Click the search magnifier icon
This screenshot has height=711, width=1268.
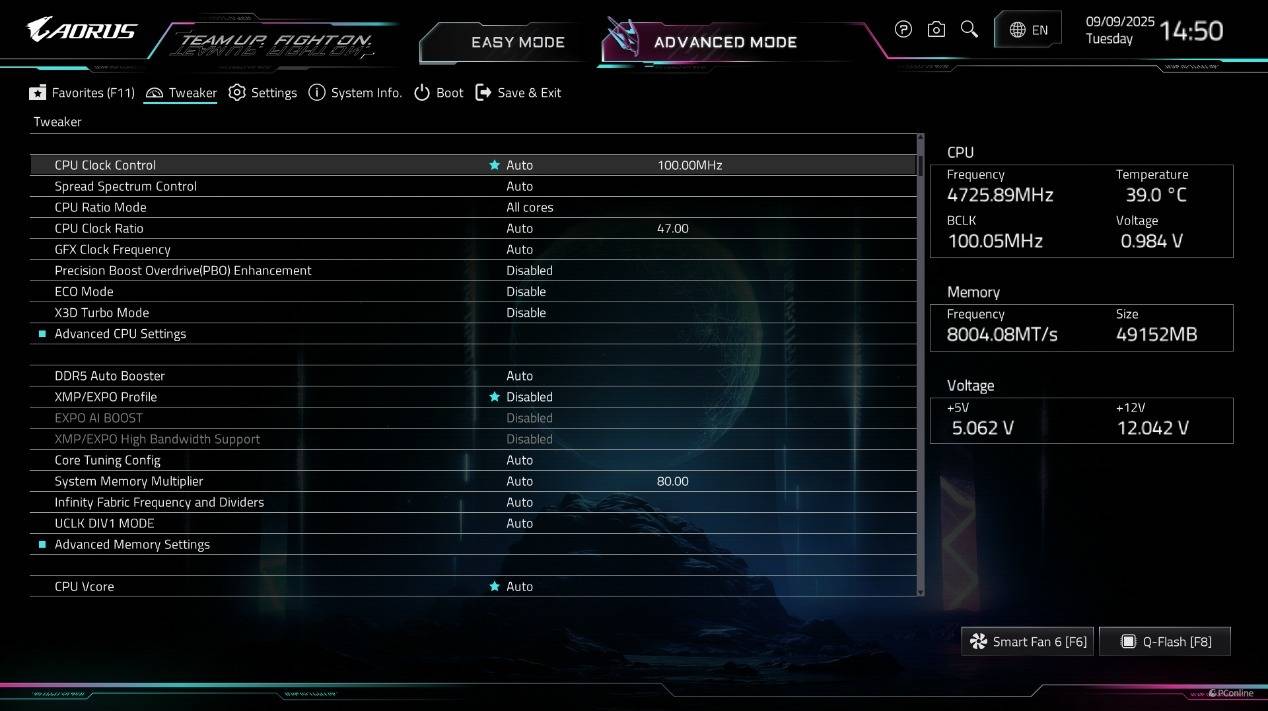969,30
